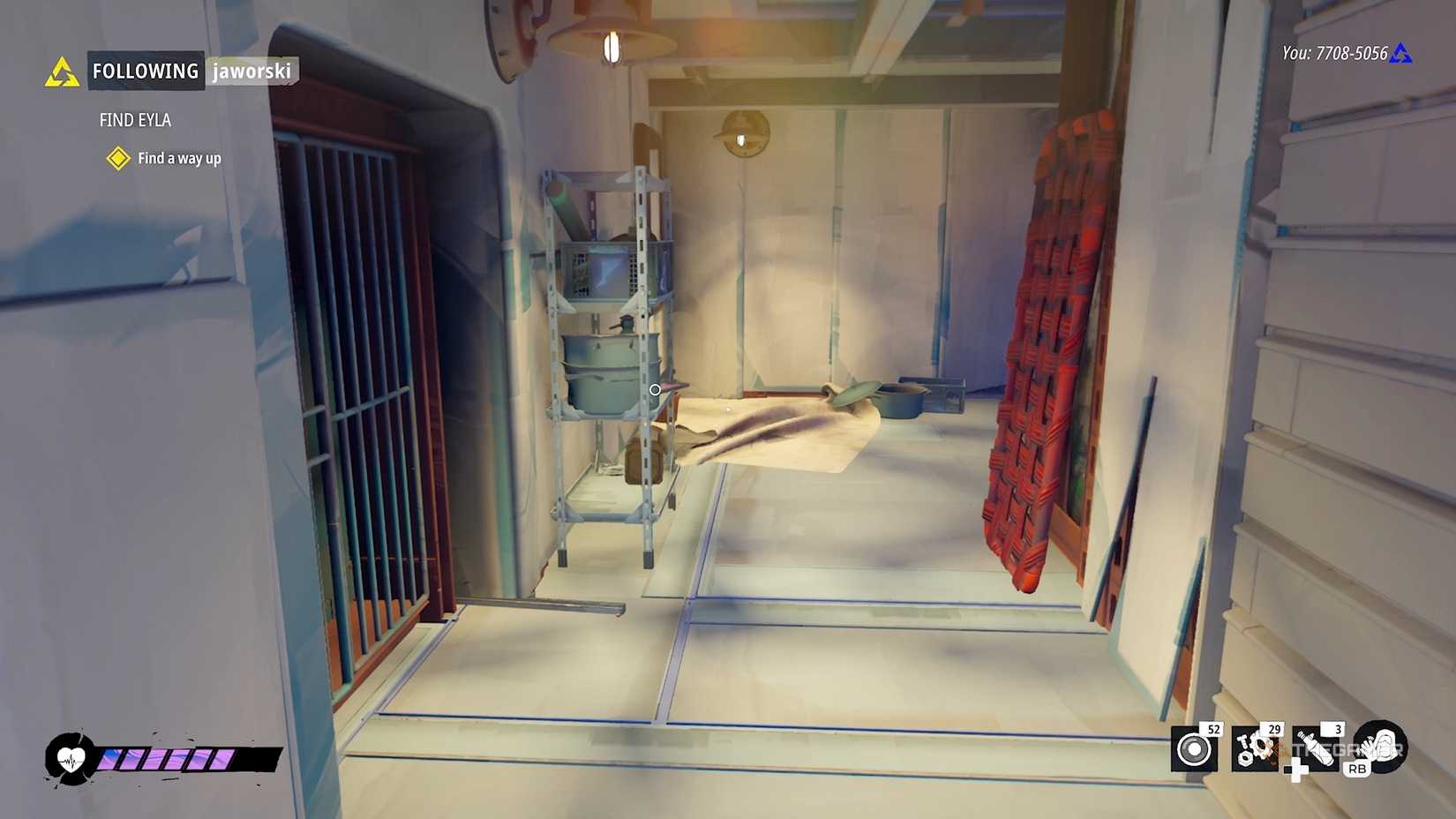
Task: Select the heartbeat health icon
Action: (x=69, y=757)
